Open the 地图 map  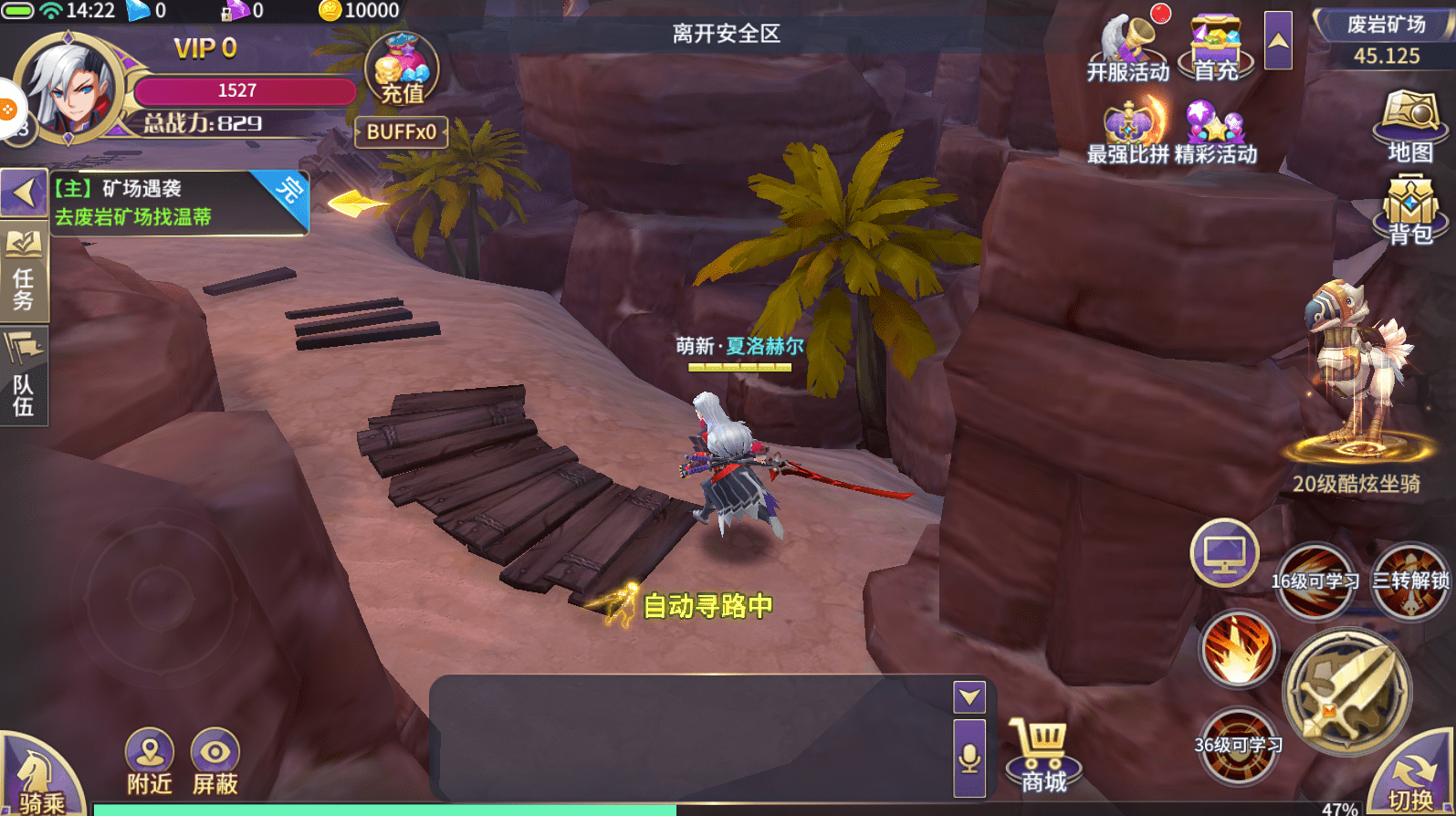pos(1410,126)
